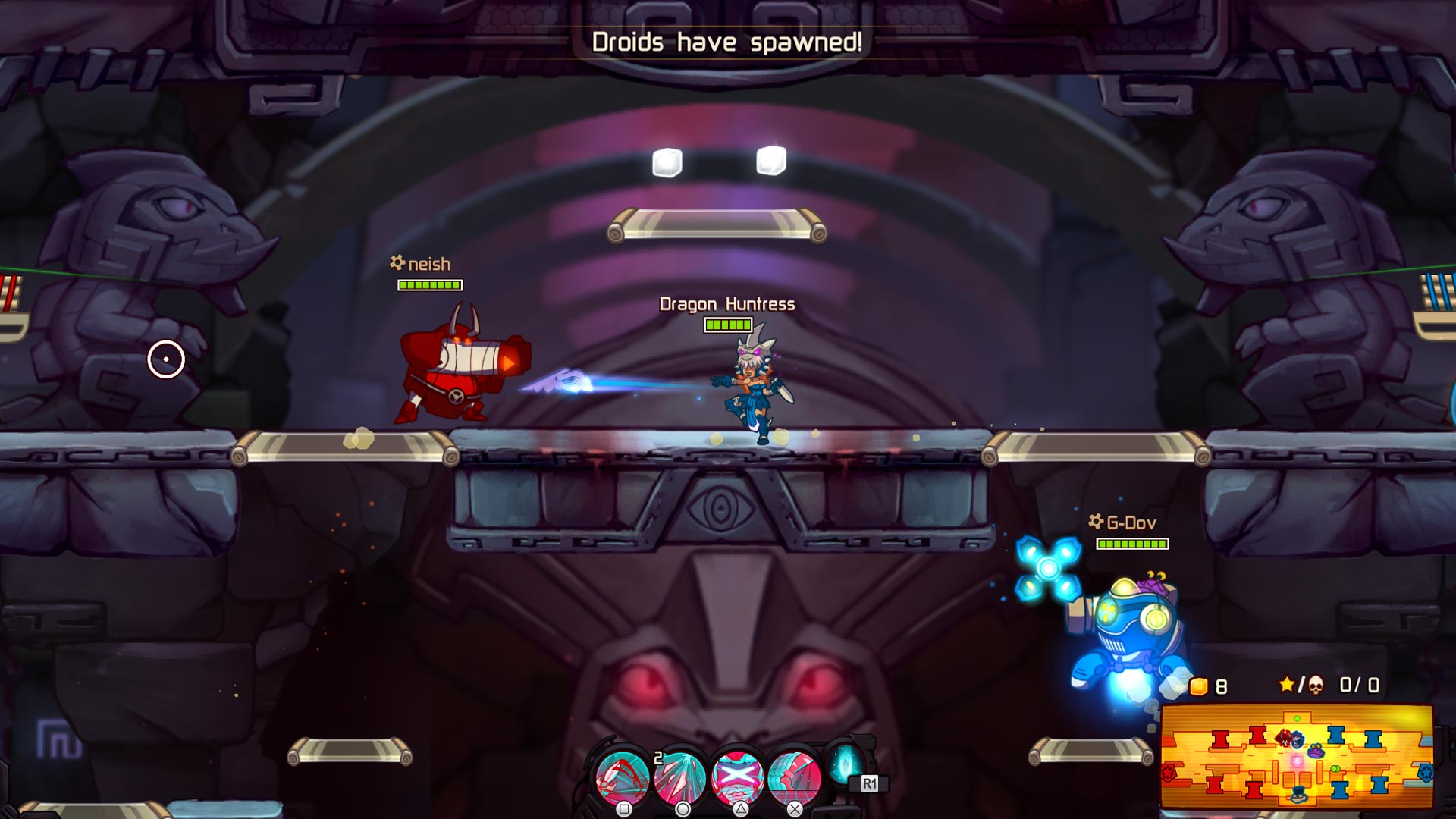
Task: Click the blue base star emblem on the minimap
Action: point(1427,773)
